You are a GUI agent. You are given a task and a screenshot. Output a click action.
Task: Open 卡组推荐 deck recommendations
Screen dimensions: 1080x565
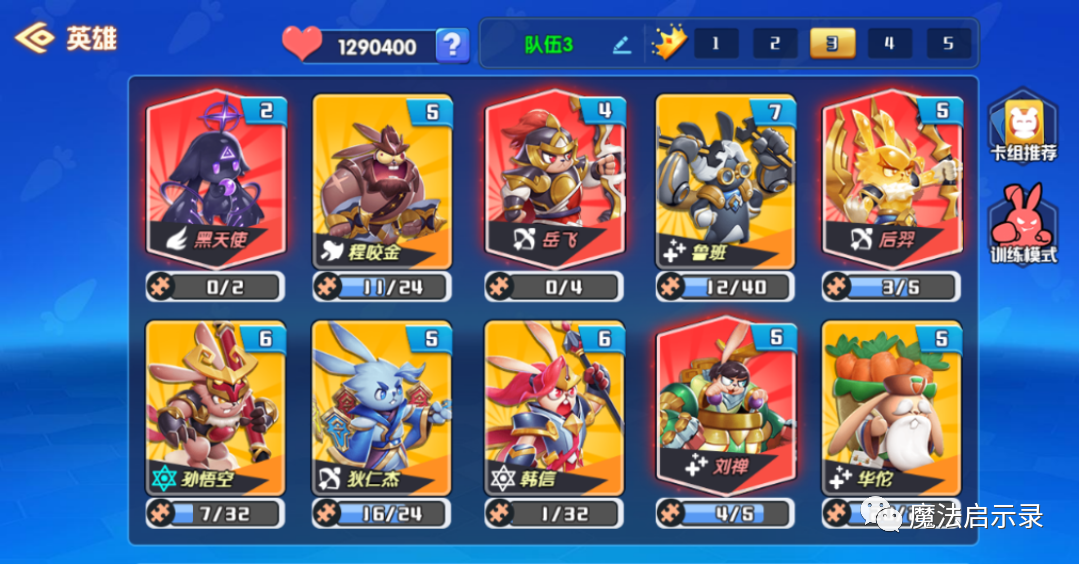1023,130
